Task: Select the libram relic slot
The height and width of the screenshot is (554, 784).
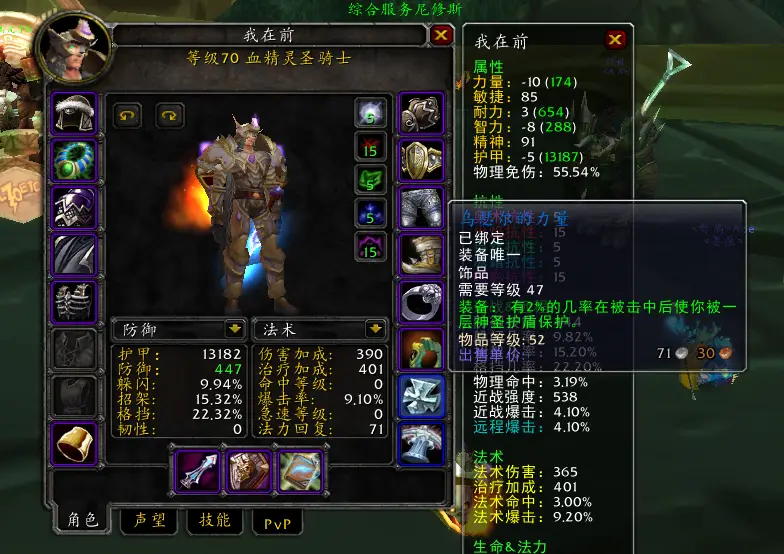Action: (298, 471)
